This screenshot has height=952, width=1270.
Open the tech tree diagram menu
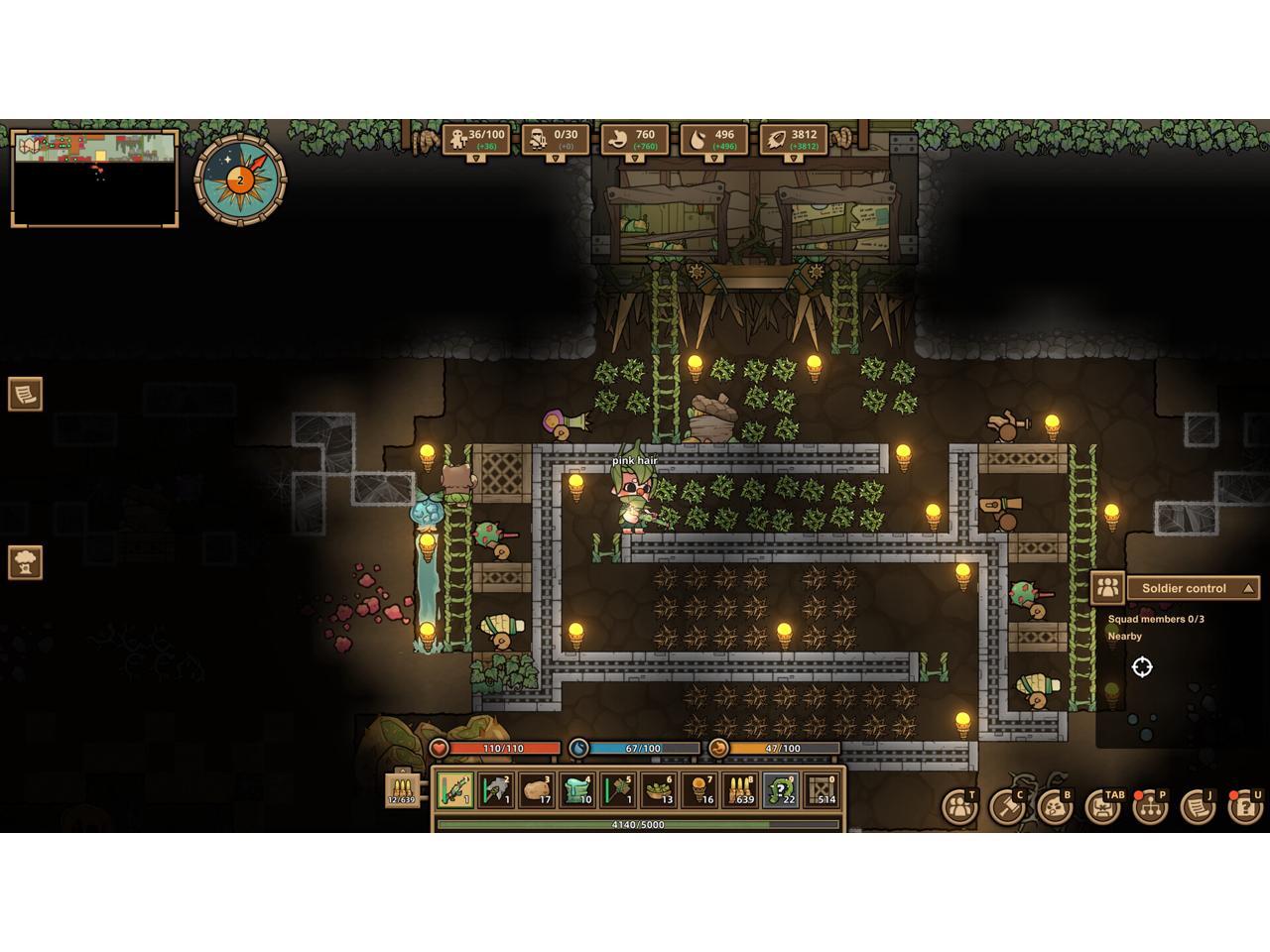tap(1150, 807)
